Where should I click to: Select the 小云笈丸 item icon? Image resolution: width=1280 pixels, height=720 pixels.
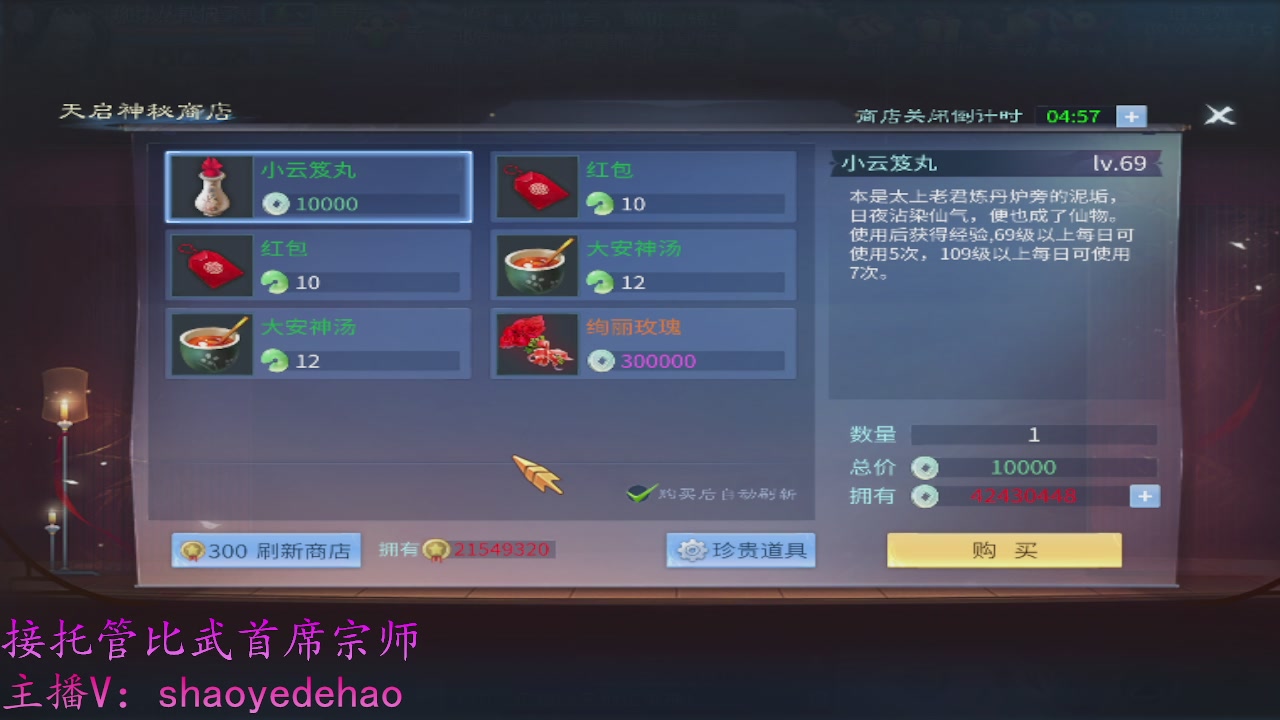[210, 186]
